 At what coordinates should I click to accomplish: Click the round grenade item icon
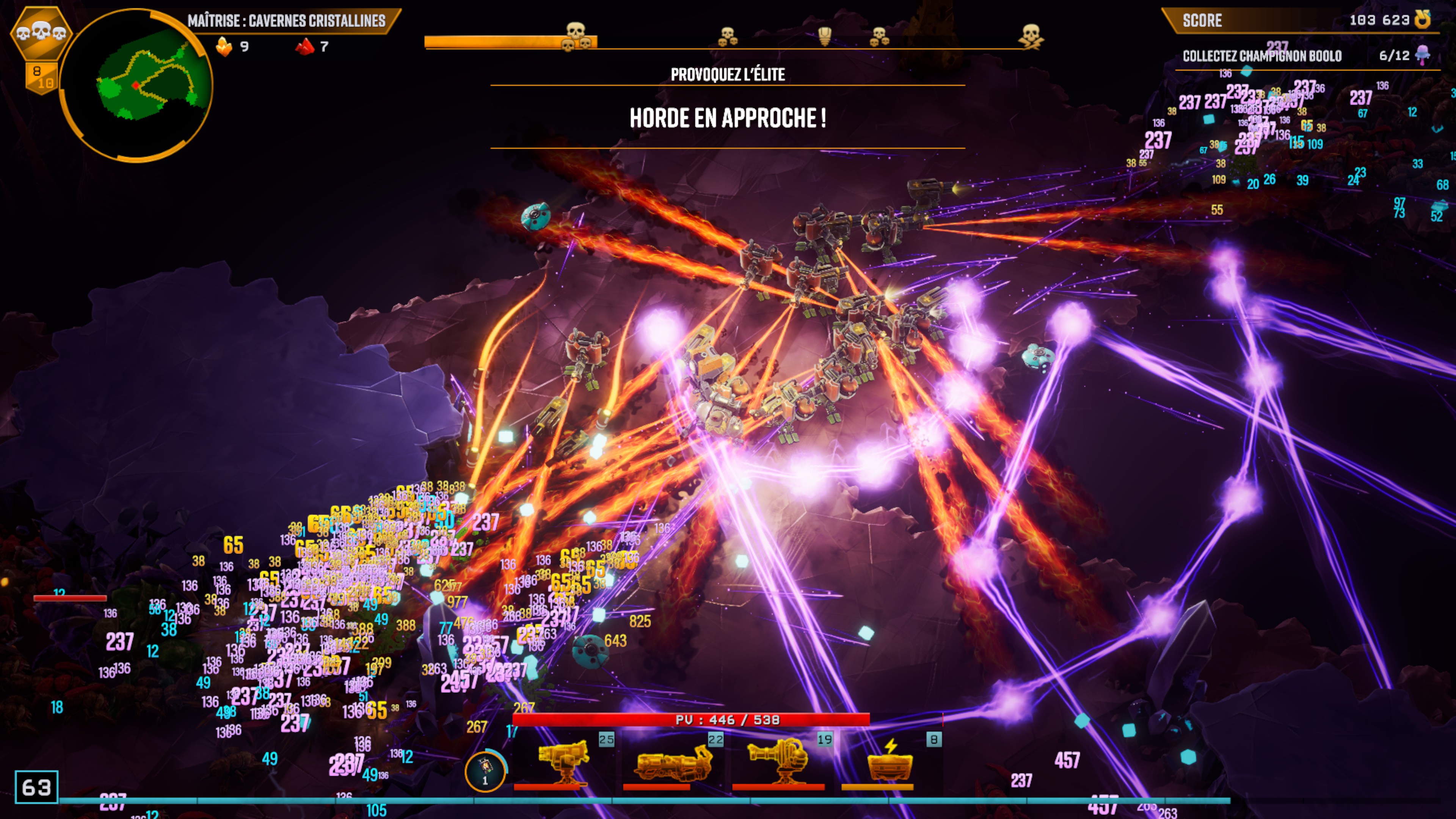[x=485, y=770]
